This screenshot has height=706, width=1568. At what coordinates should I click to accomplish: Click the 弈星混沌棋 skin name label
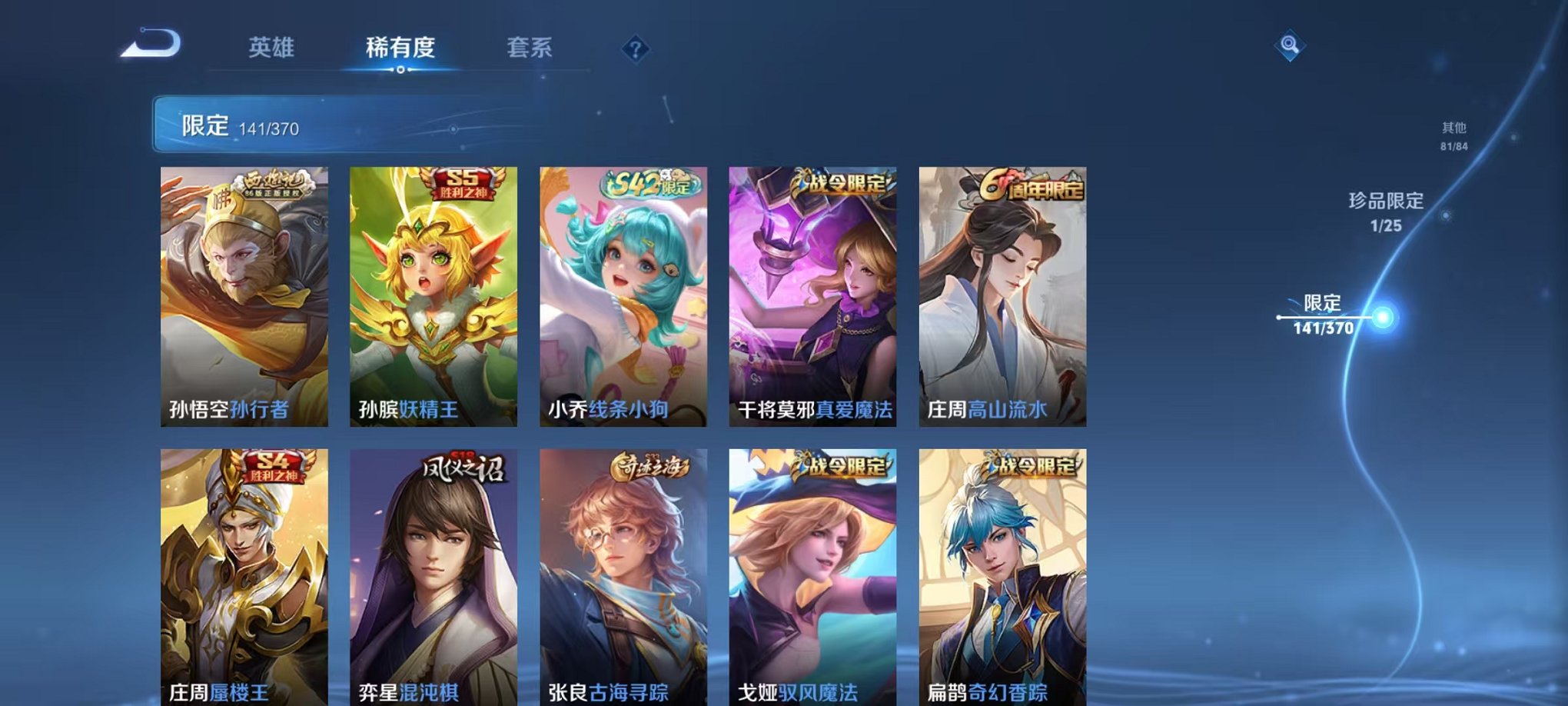[x=407, y=691]
